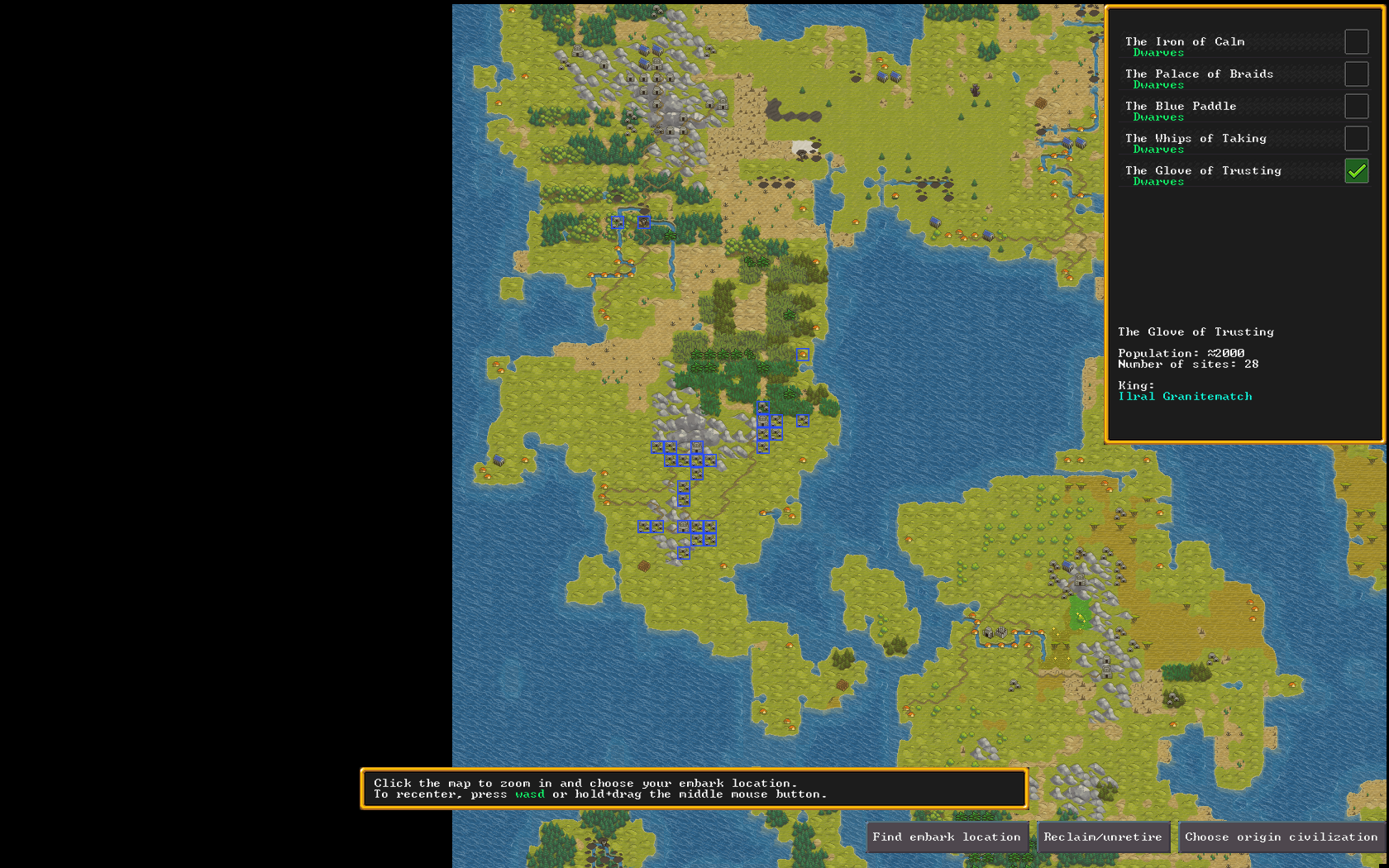The height and width of the screenshot is (868, 1389).
Task: Click the Reclaim/unretire button
Action: click(x=1103, y=837)
